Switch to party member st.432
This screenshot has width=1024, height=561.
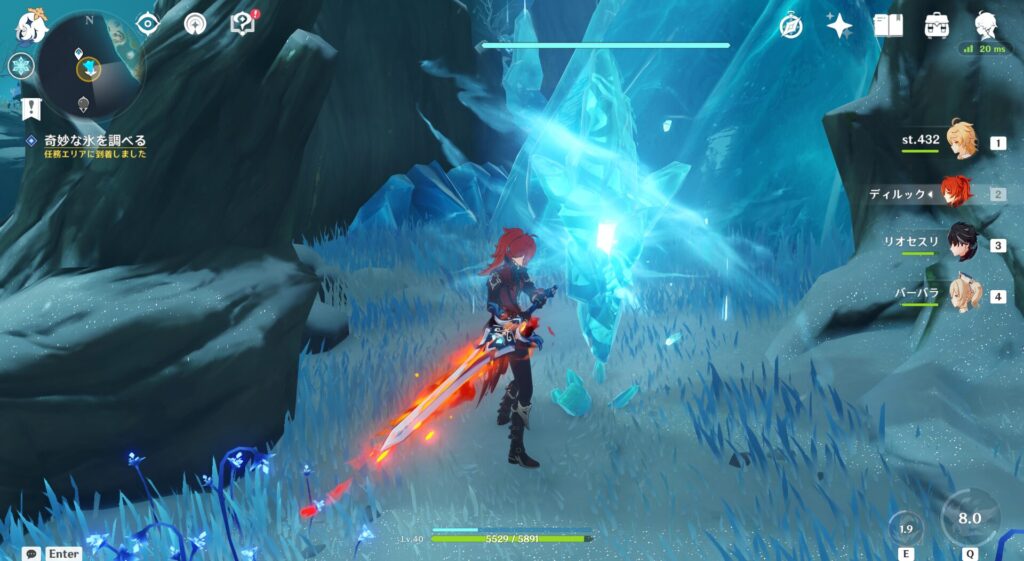click(x=961, y=142)
